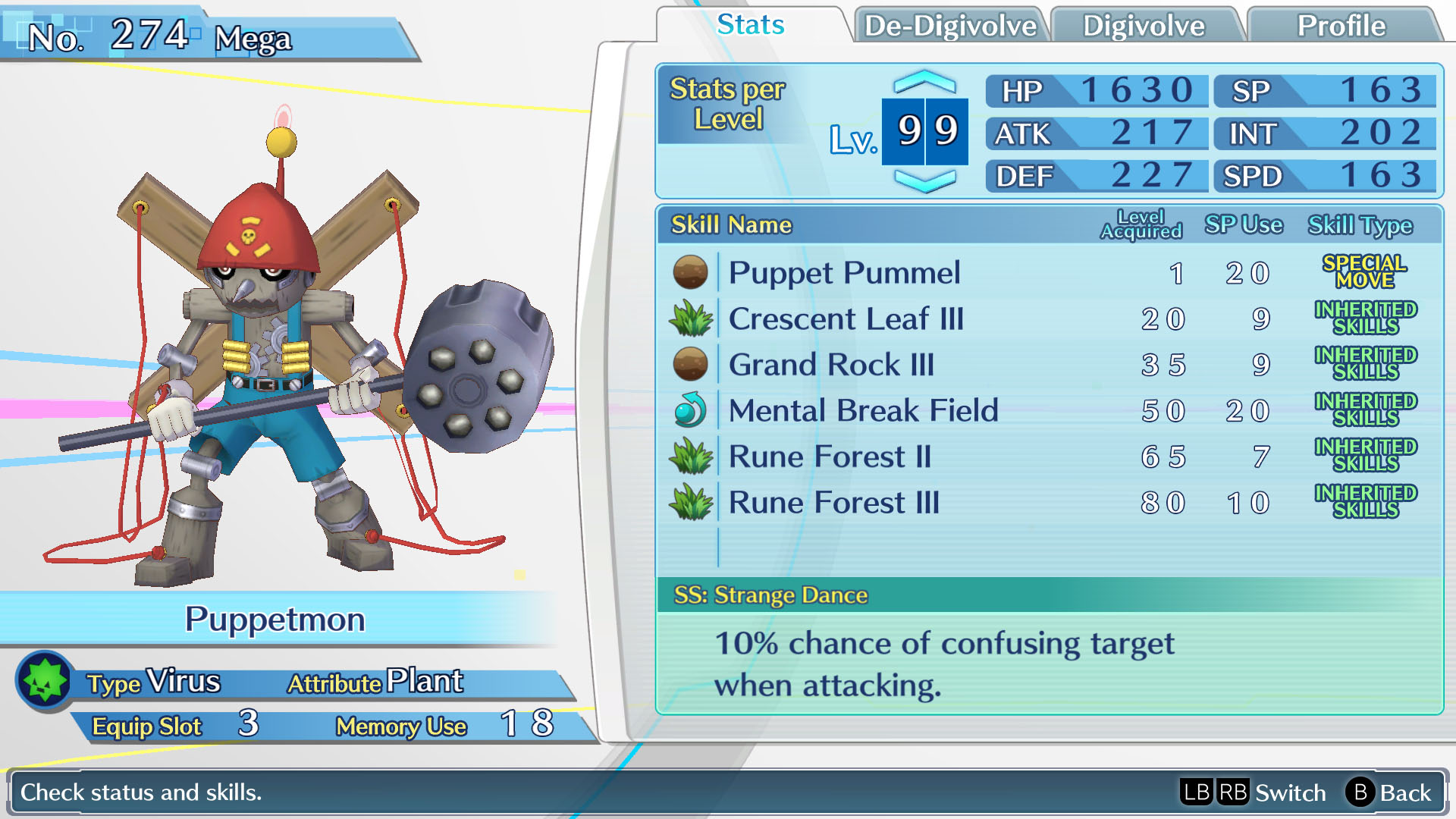Decrease level with the down arrow
Image resolution: width=1456 pixels, height=819 pixels.
[924, 180]
